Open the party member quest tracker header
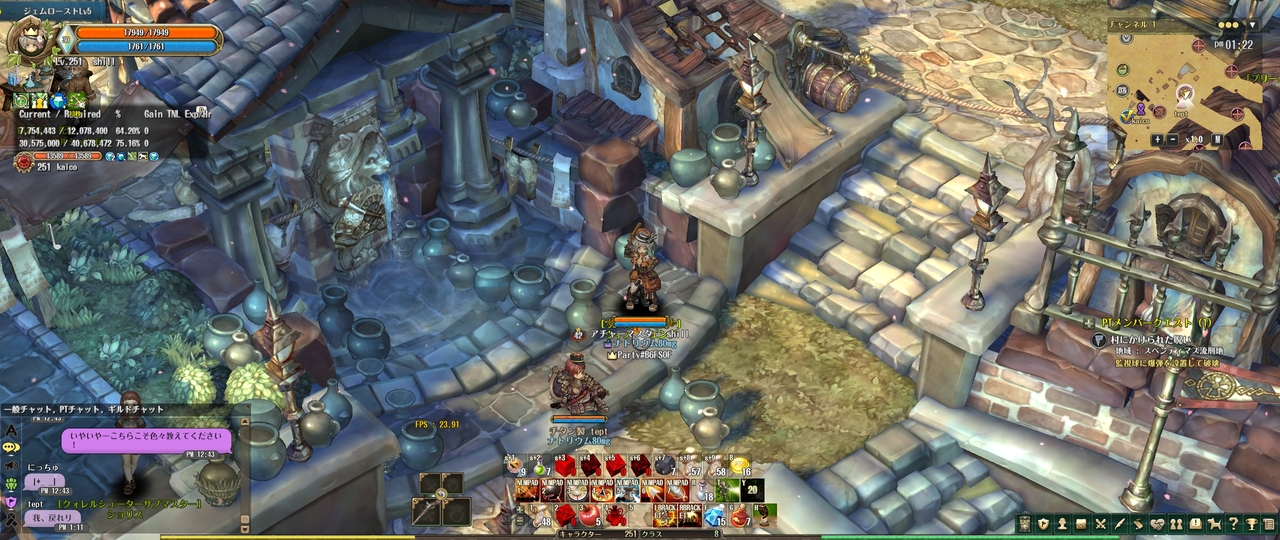1280x540 pixels. point(1150,323)
